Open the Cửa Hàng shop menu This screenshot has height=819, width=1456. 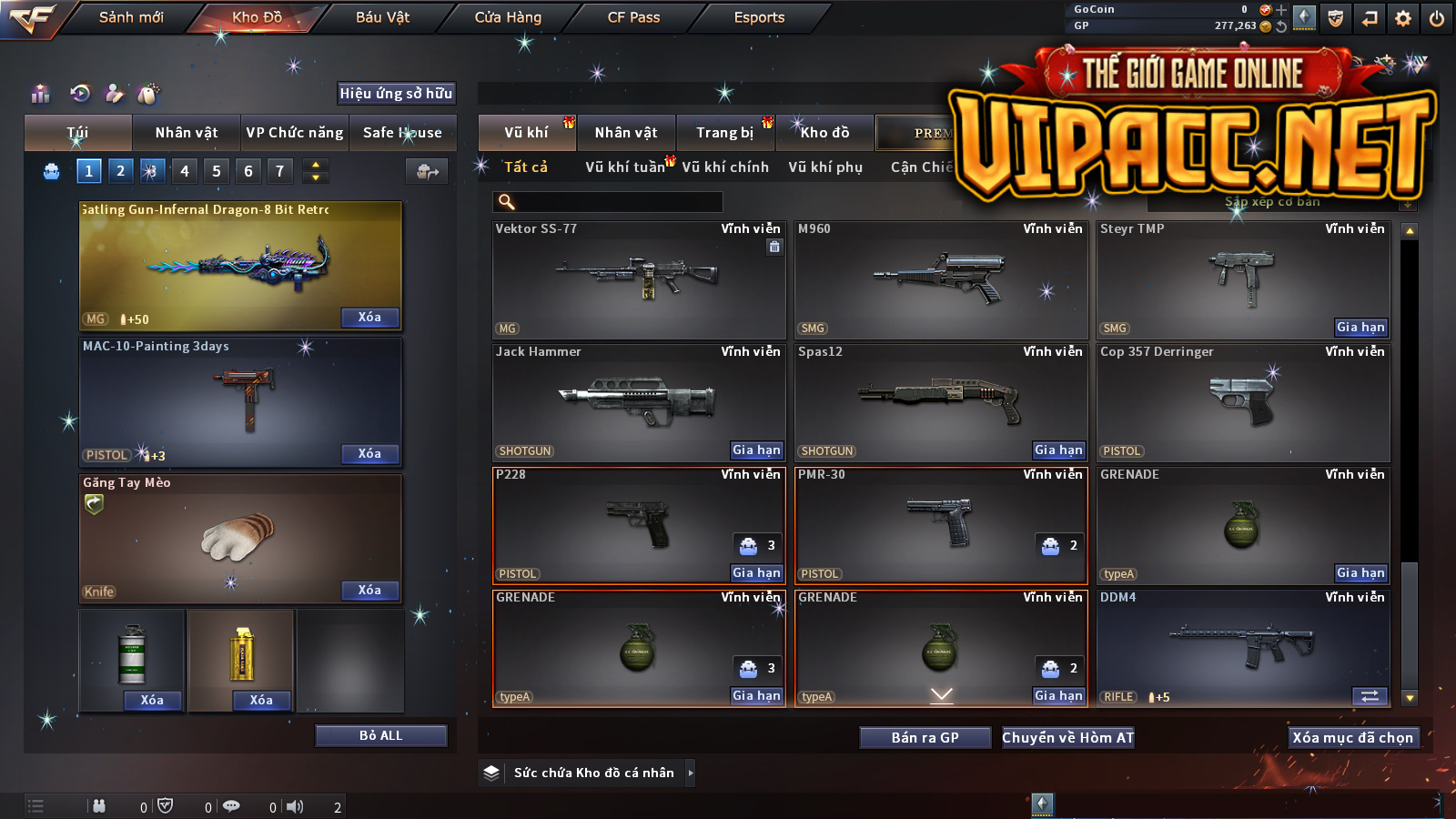point(508,17)
